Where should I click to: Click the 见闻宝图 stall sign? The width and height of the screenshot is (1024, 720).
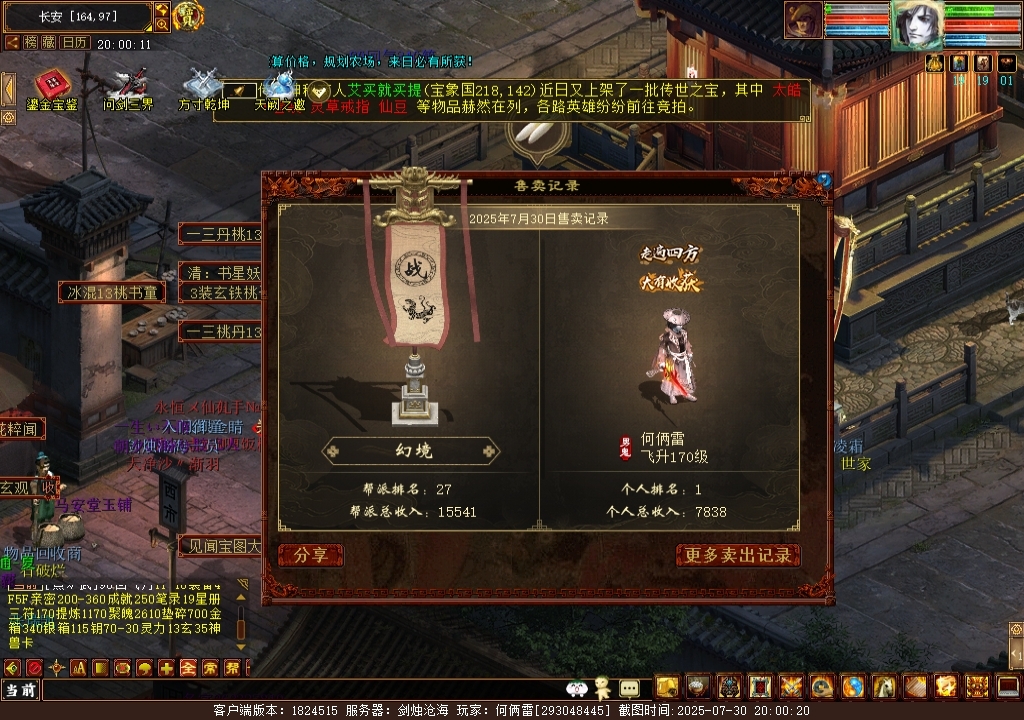point(220,546)
